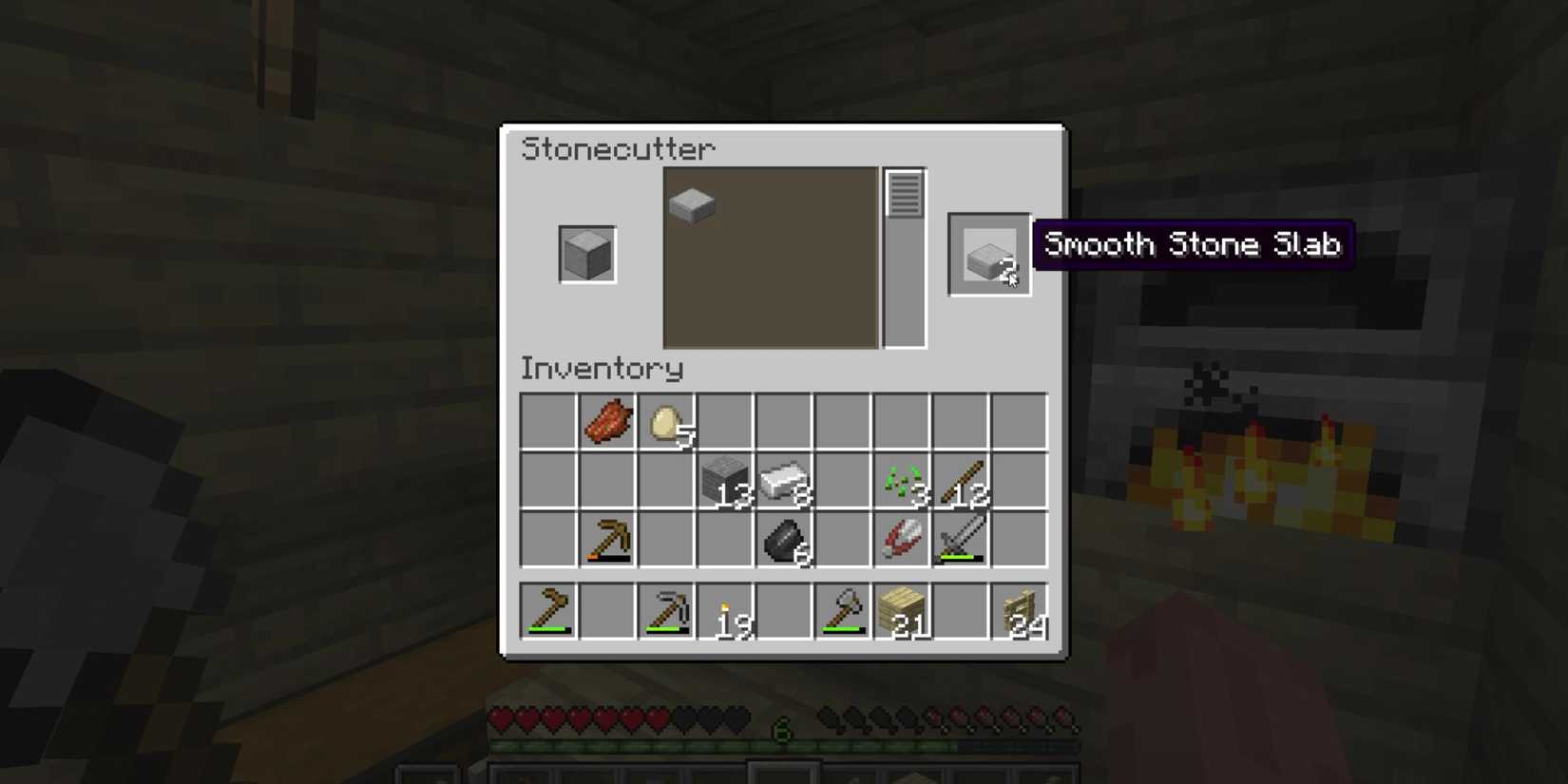Pick up the 5 eggs

[x=666, y=421]
